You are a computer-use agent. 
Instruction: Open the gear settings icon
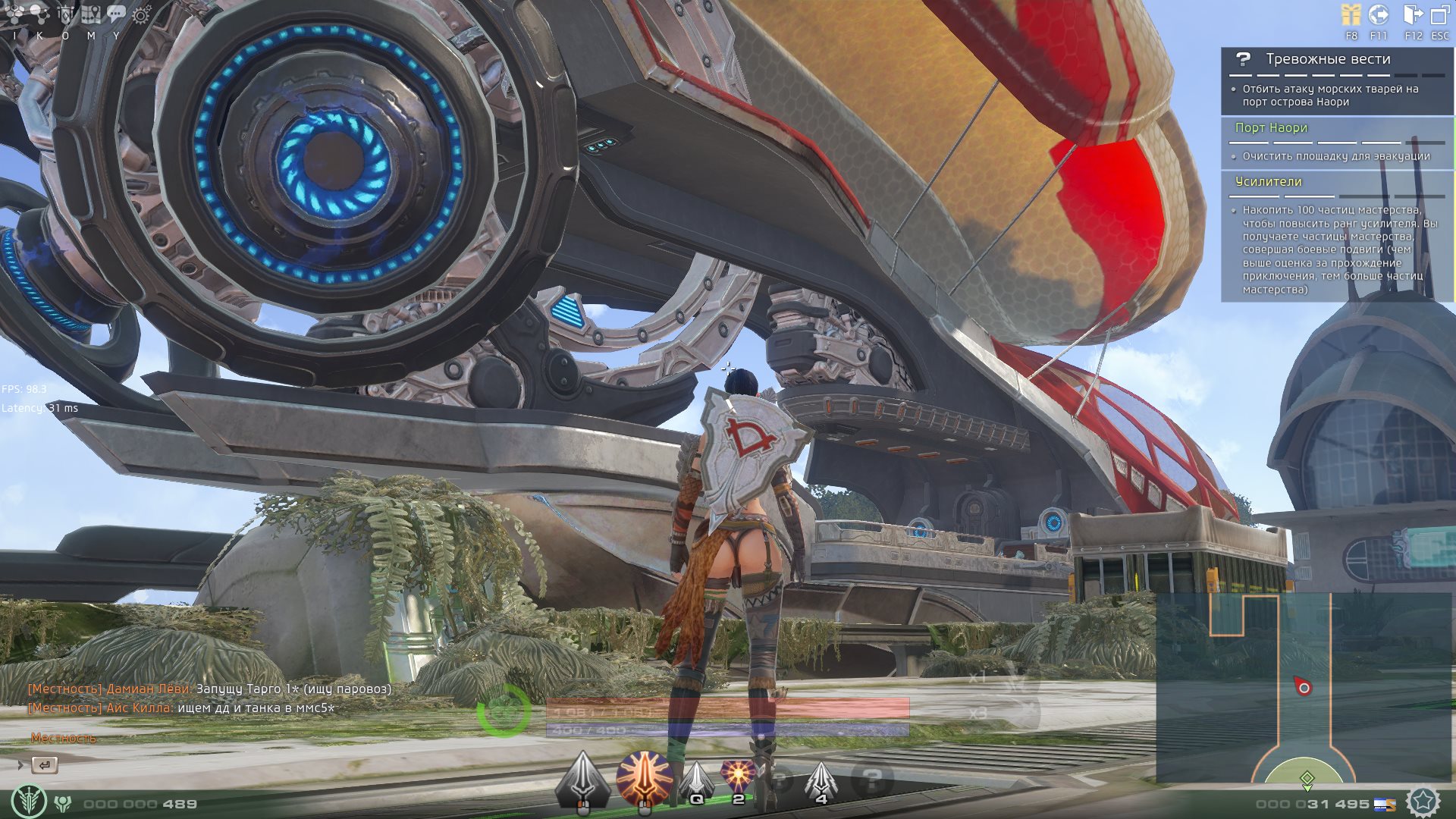click(142, 14)
